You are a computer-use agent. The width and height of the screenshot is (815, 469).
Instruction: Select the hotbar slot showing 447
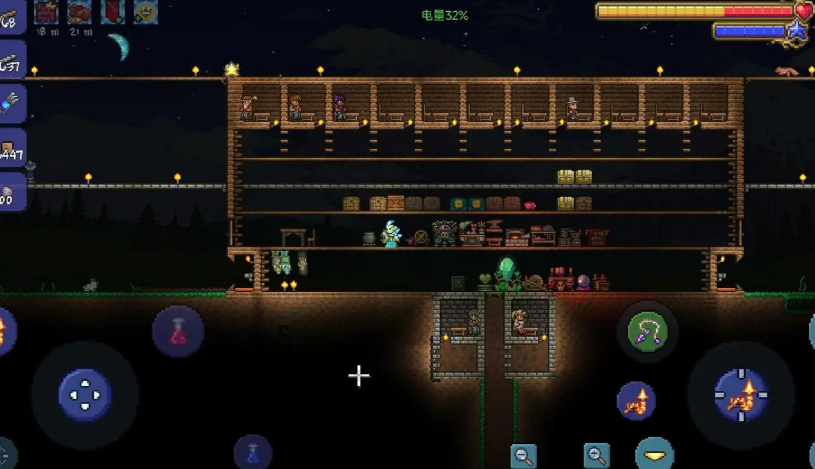(x=11, y=148)
